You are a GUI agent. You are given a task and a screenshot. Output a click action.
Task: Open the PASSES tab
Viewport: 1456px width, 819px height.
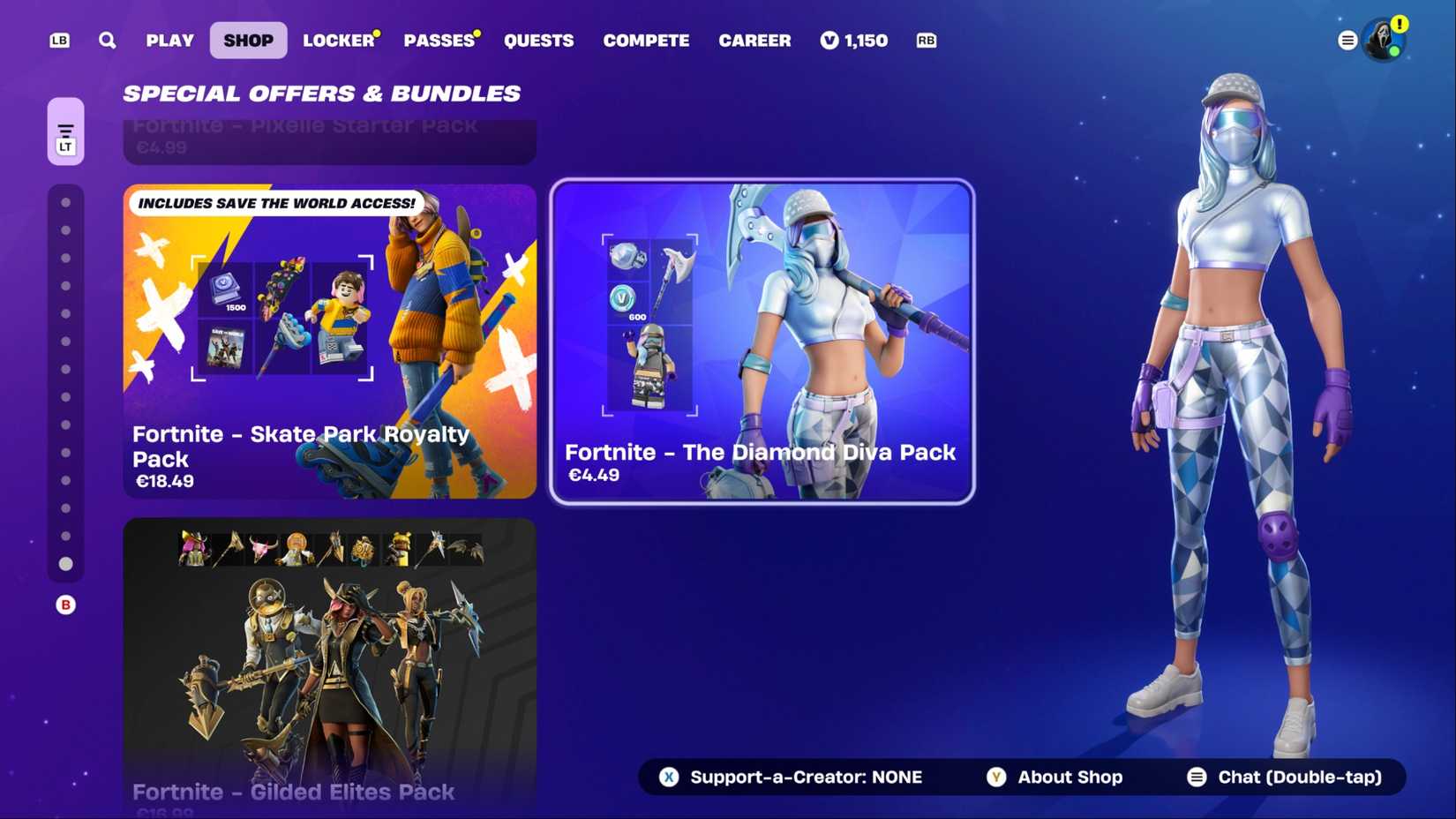(x=438, y=40)
